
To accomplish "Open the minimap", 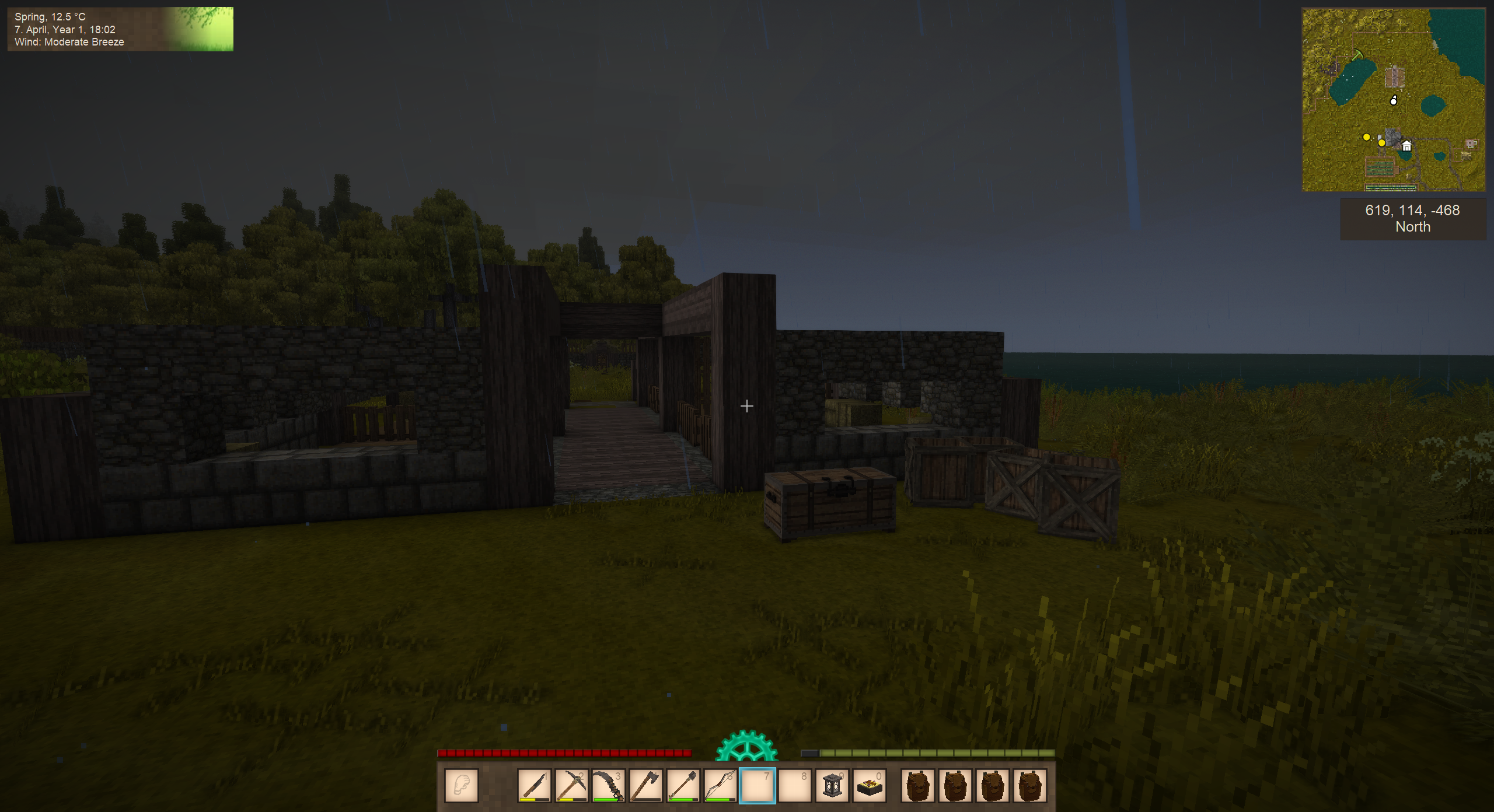I will click(1394, 100).
